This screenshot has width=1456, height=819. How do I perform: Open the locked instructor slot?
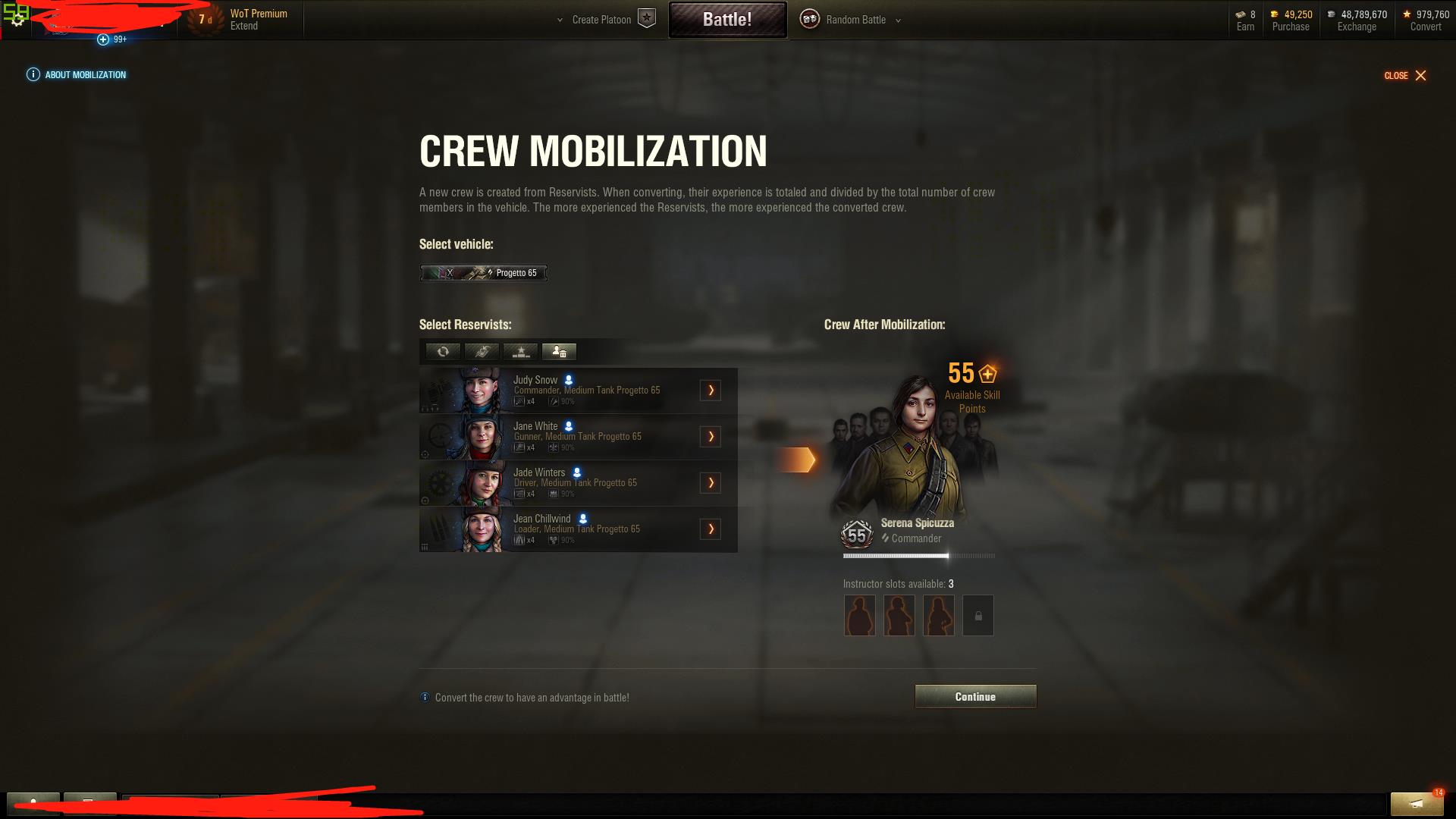click(x=977, y=615)
